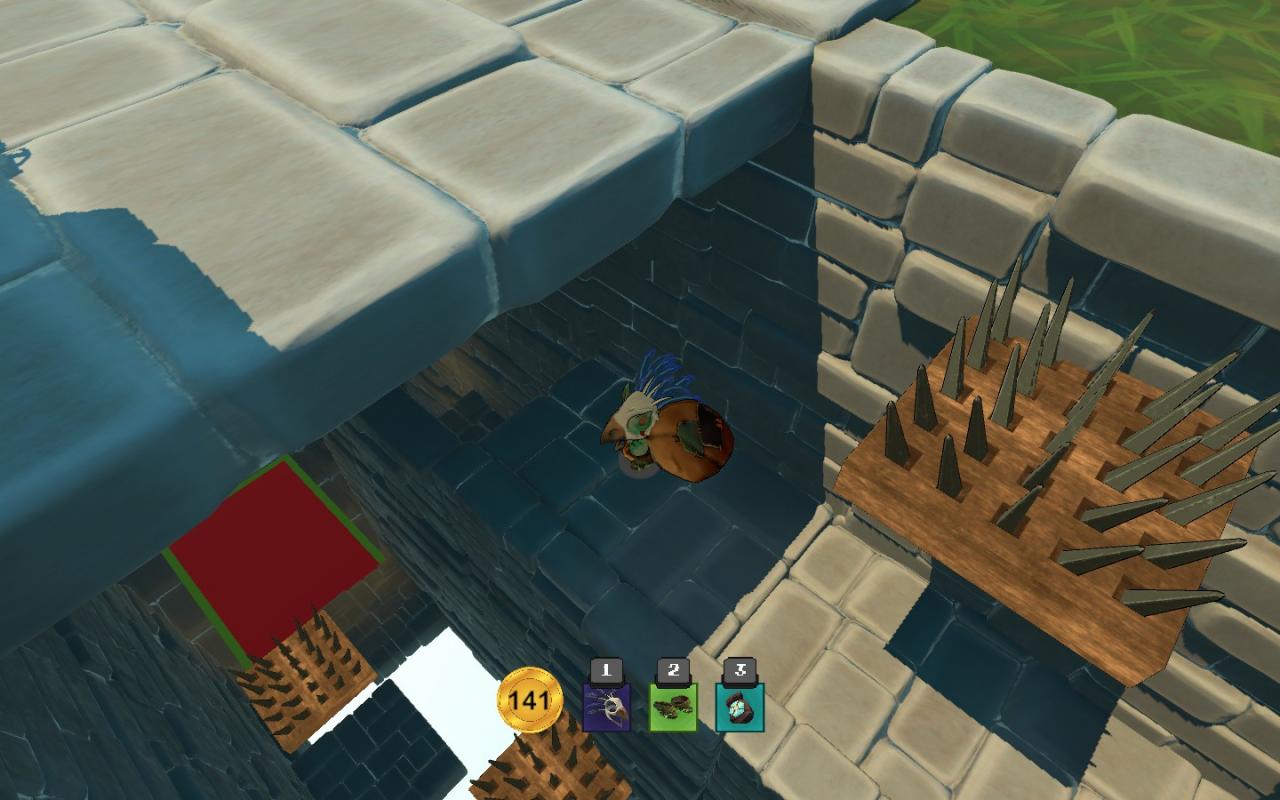Select the purple bird skull mask slot
Screen dimensions: 1280x800
tap(606, 706)
